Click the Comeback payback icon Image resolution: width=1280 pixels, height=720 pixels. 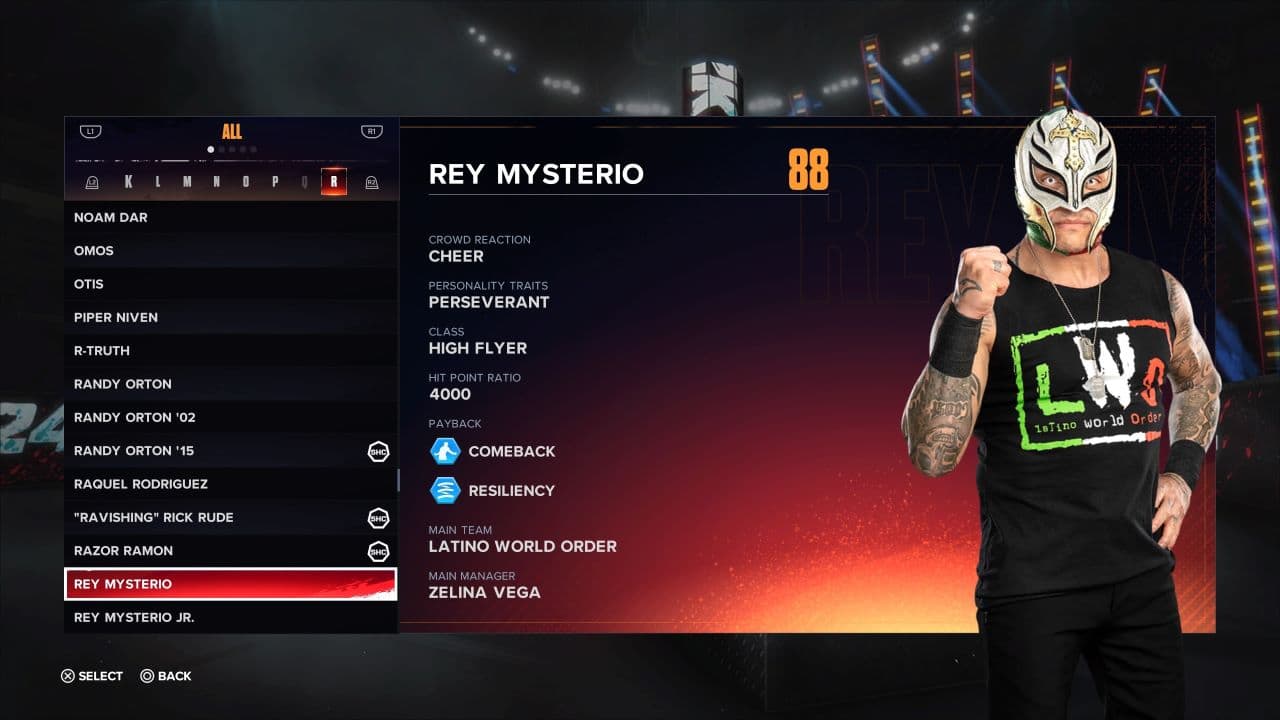click(447, 451)
